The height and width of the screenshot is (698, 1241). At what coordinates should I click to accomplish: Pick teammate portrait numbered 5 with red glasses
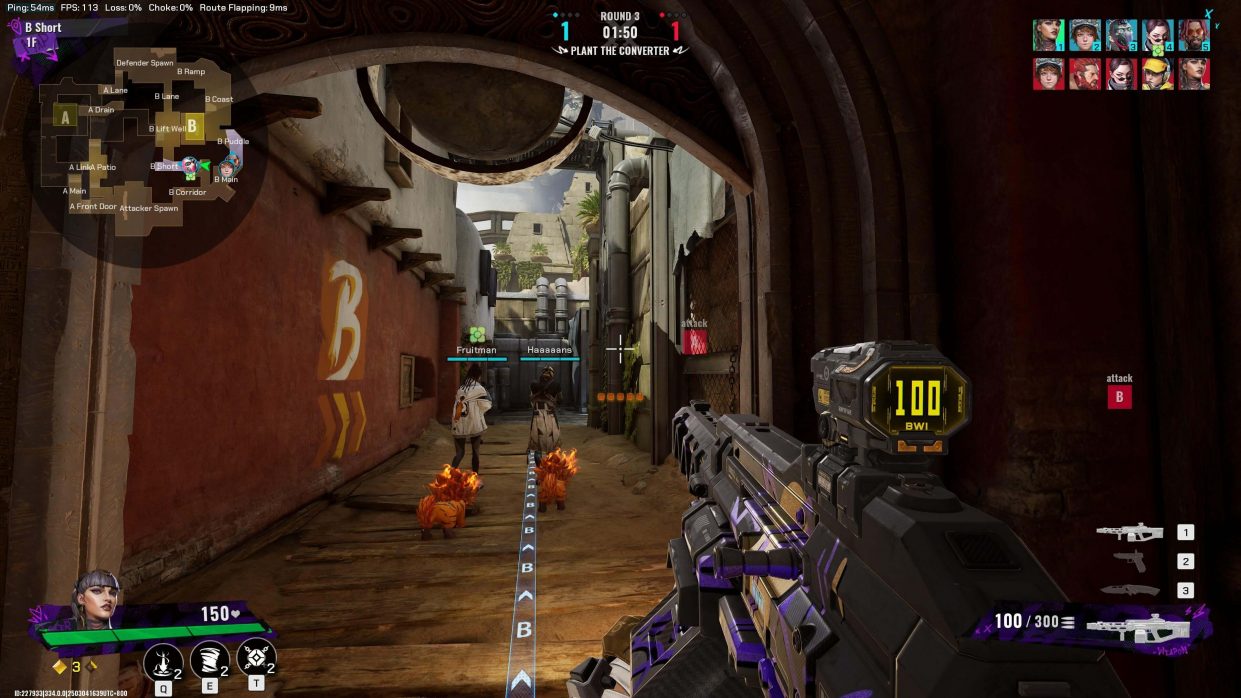point(1194,35)
